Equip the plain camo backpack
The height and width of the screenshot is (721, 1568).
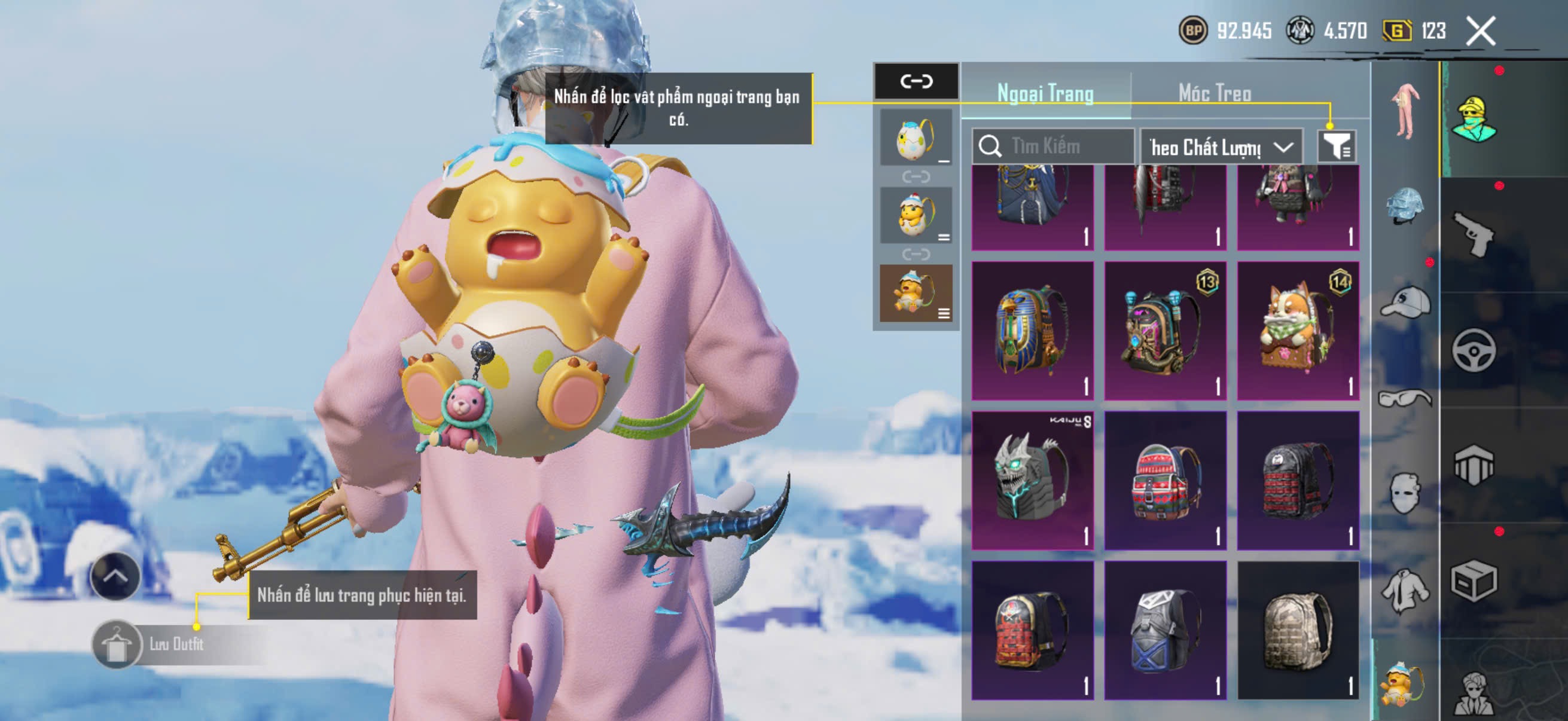tap(1297, 630)
